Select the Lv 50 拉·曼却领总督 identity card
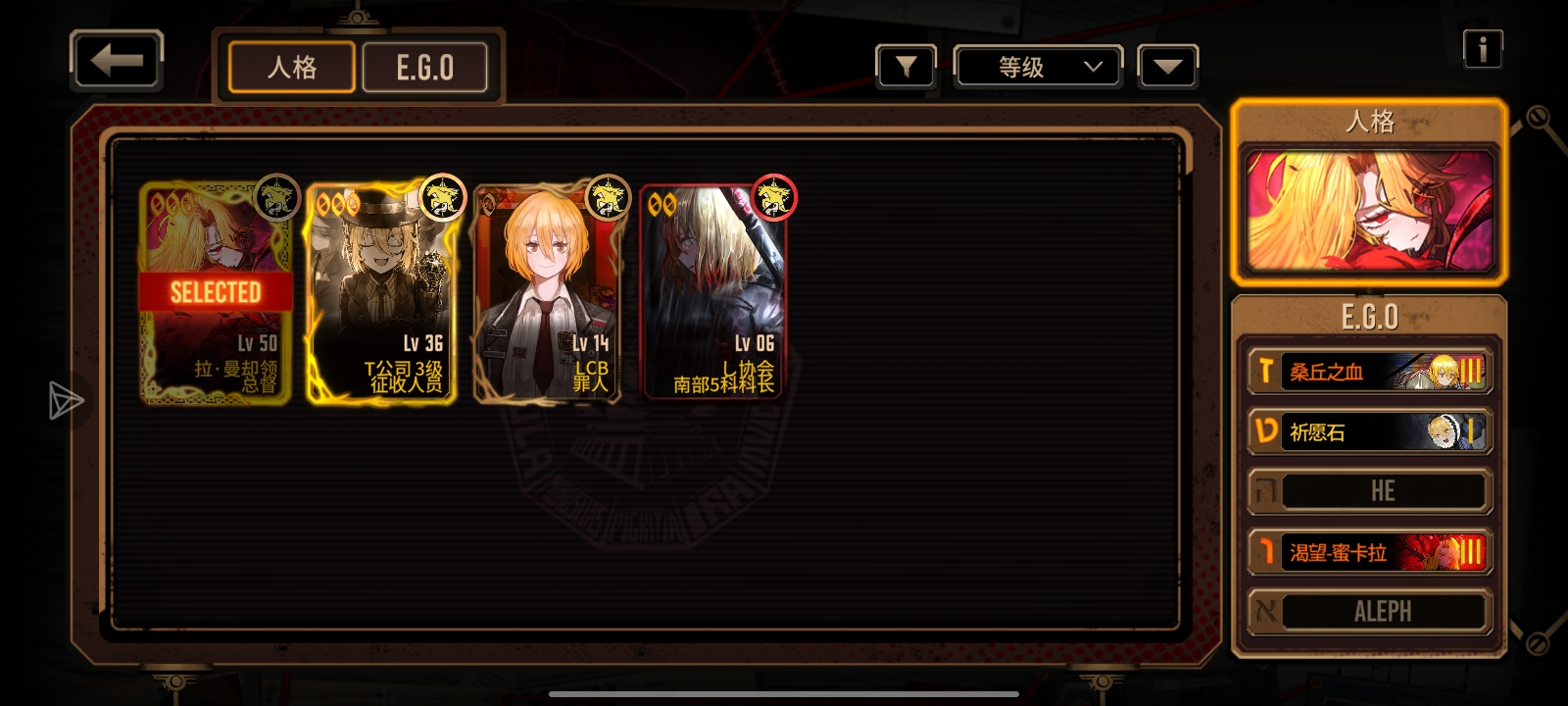The height and width of the screenshot is (706, 1568). click(x=216, y=292)
